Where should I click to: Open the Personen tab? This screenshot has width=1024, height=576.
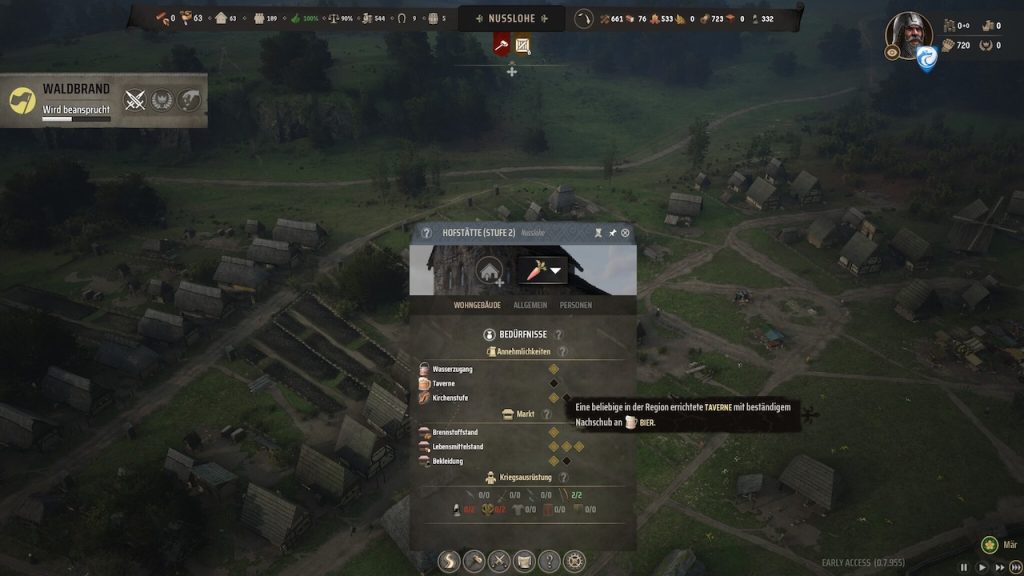click(575, 304)
